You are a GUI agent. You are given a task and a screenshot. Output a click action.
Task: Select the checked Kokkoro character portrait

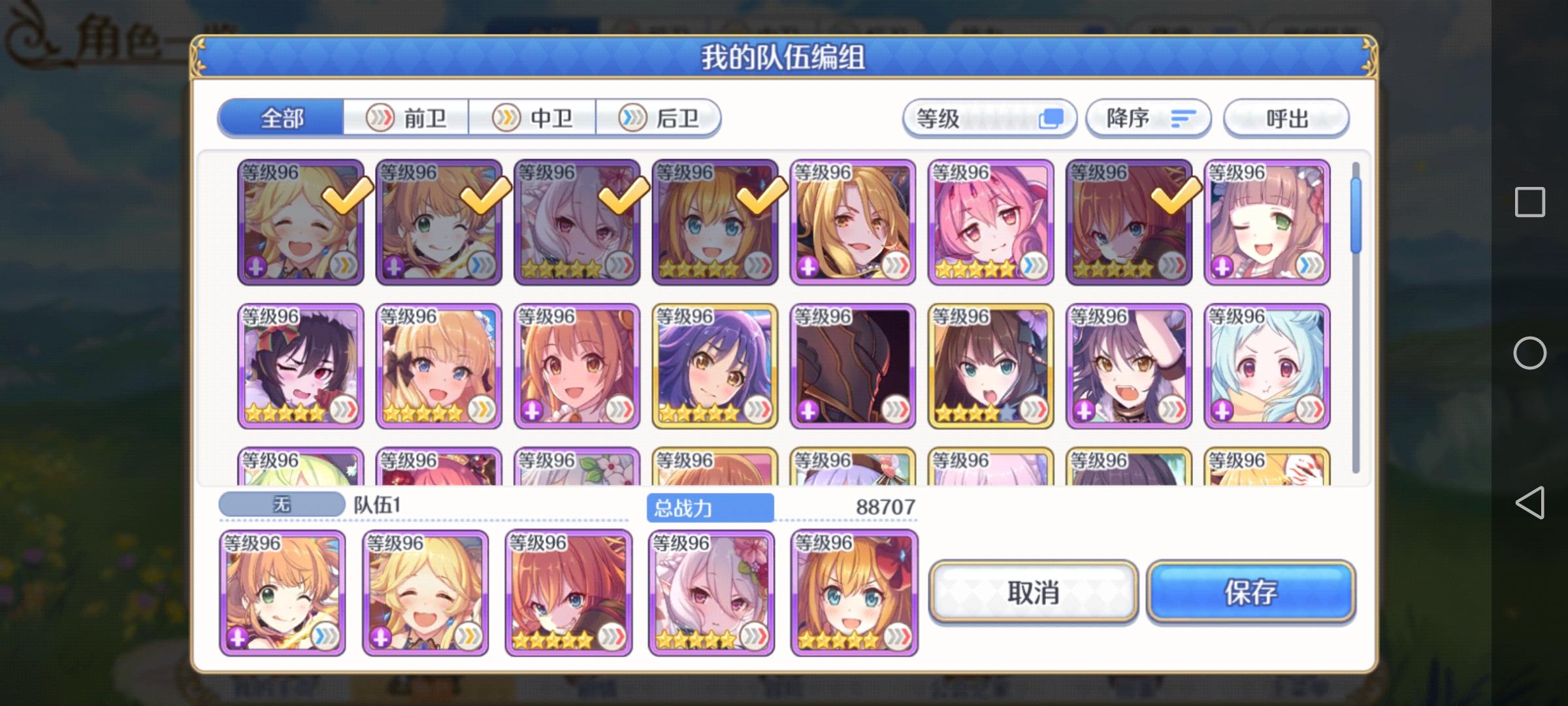pos(578,222)
